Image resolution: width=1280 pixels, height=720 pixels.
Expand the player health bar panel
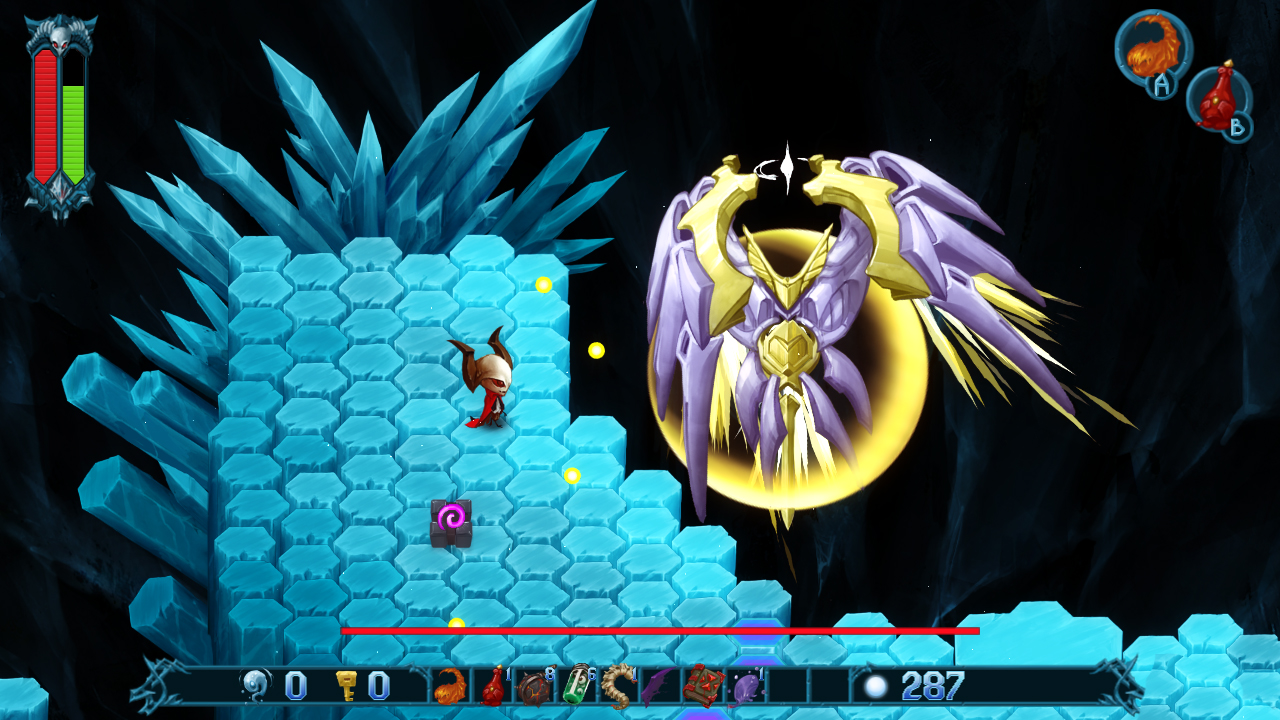[44, 110]
